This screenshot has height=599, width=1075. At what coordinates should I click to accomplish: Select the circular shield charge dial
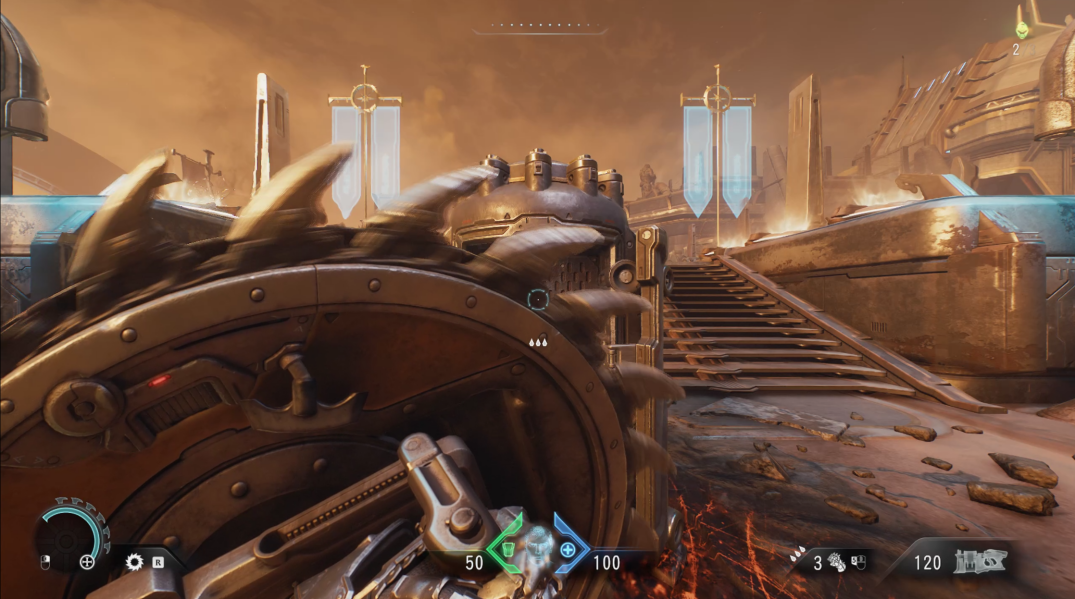71,536
